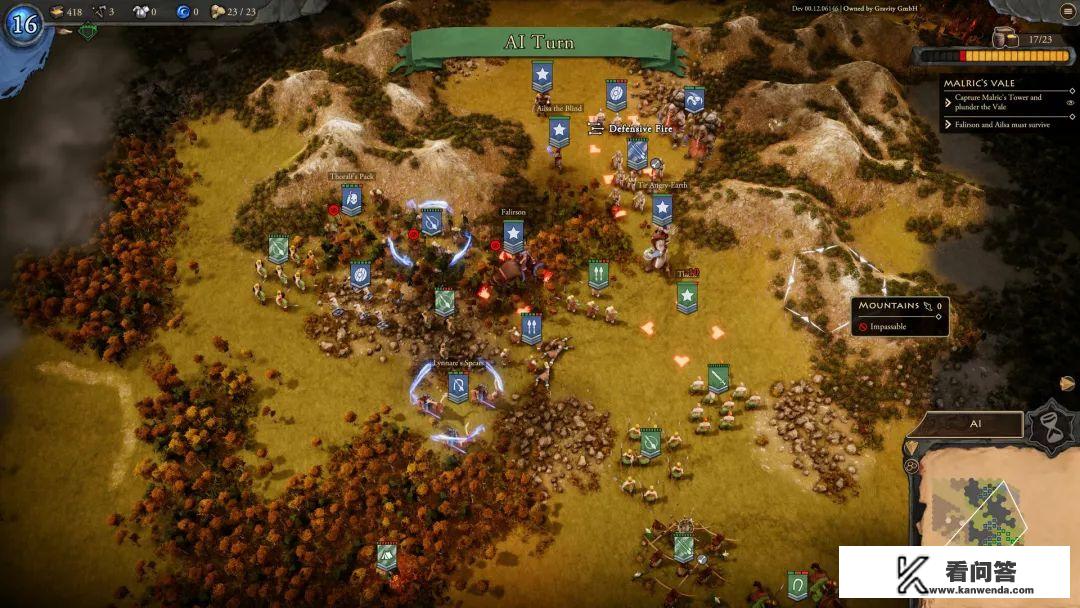
Task: Click the arrow button above the hourglass
Action: tap(1067, 383)
